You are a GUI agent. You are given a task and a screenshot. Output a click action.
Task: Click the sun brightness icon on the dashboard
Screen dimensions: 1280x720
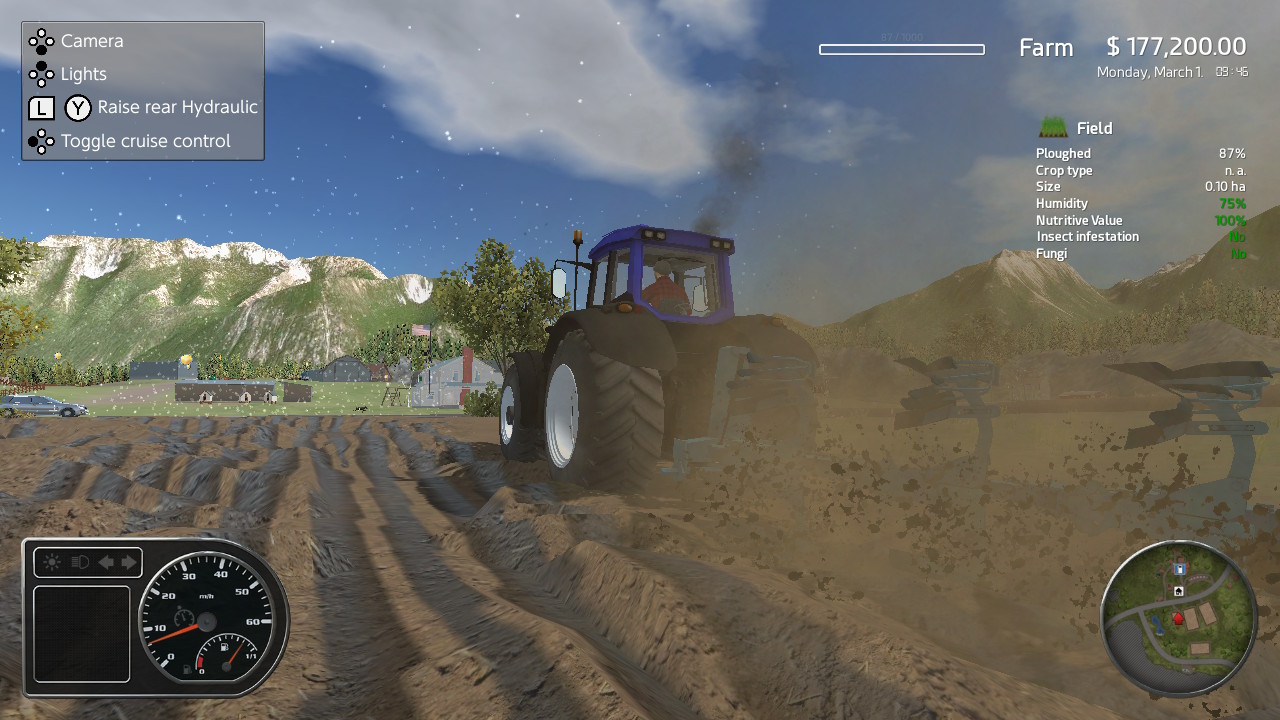point(51,561)
